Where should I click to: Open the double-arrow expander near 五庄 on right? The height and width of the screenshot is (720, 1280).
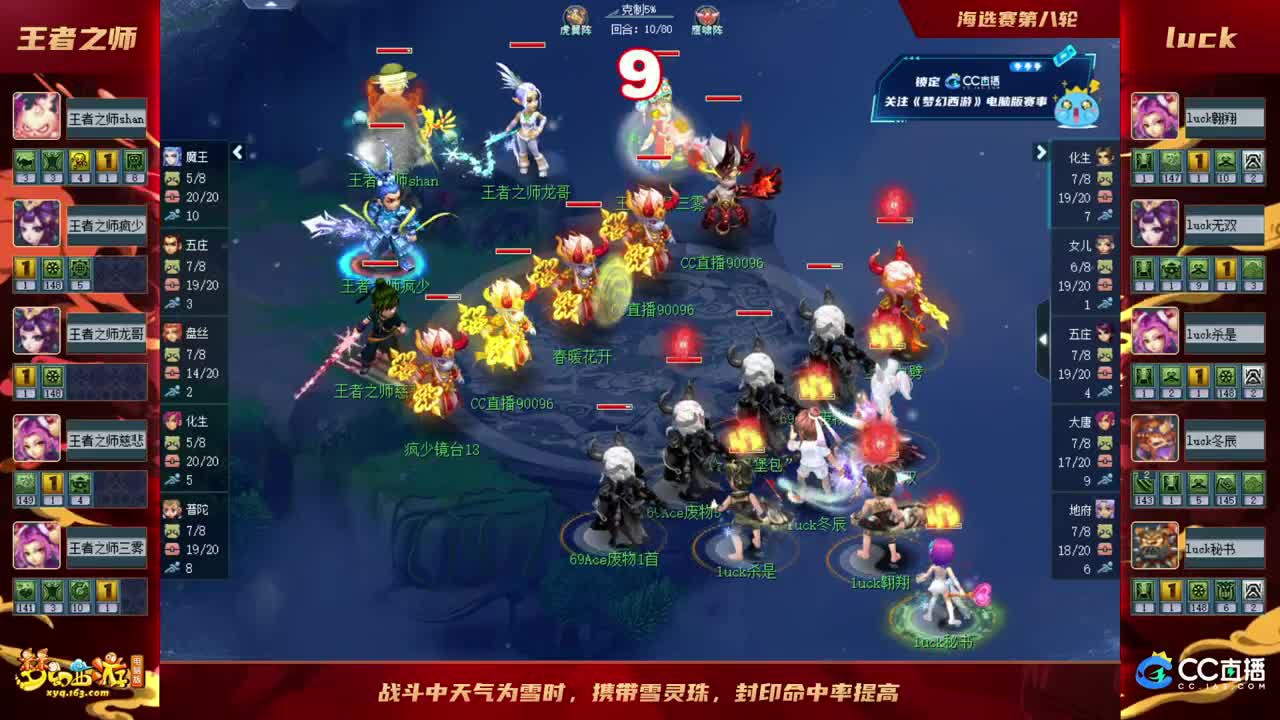1041,340
